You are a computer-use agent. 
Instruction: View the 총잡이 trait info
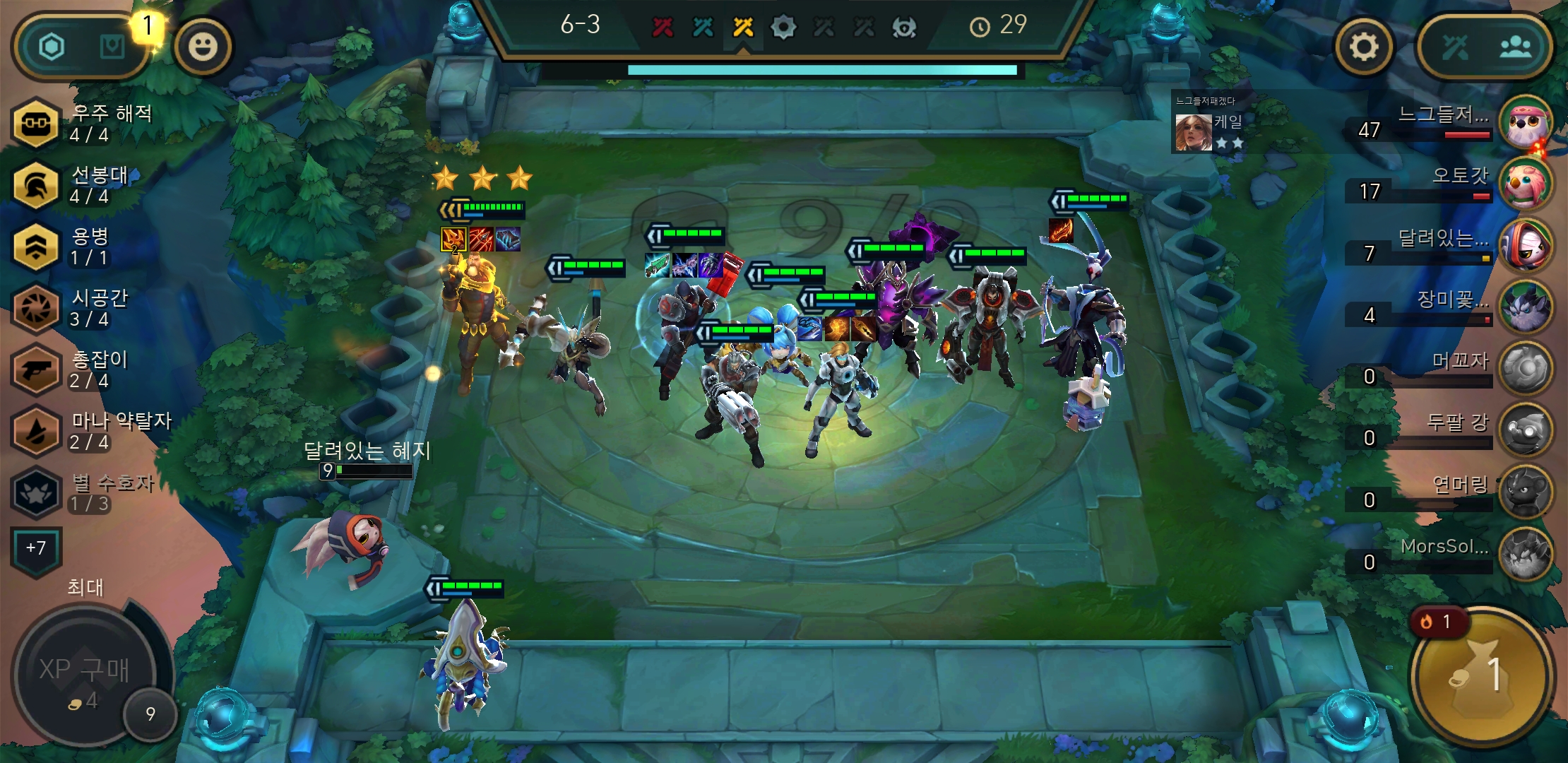(36, 370)
